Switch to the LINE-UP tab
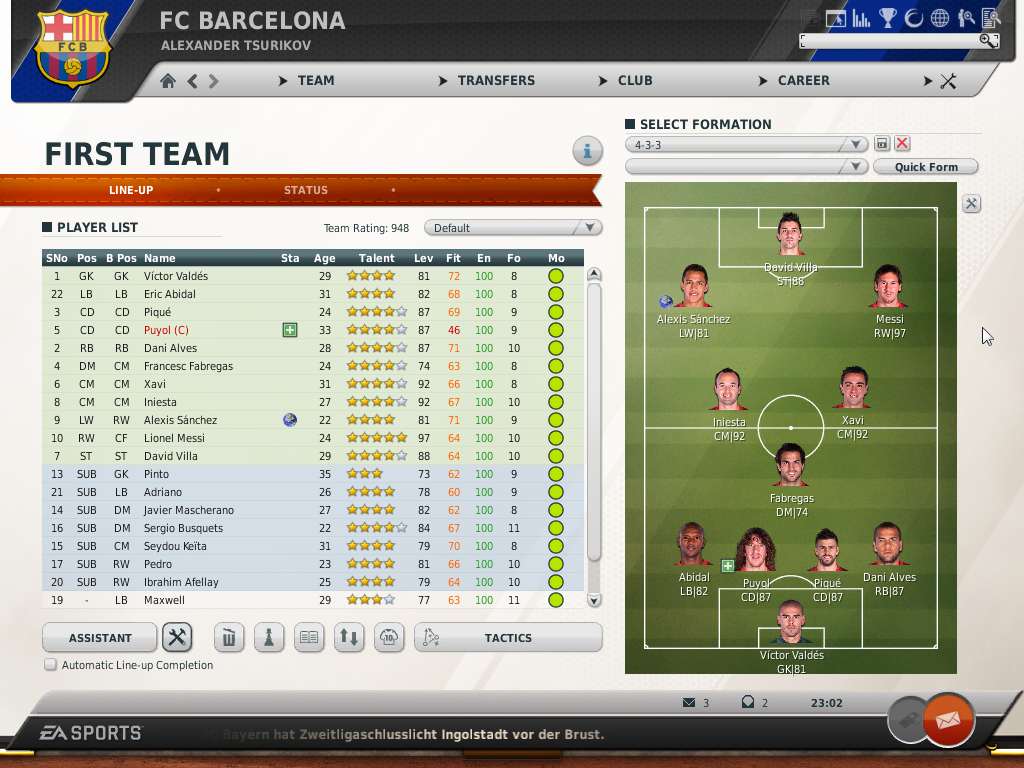The image size is (1024, 768). [x=131, y=190]
